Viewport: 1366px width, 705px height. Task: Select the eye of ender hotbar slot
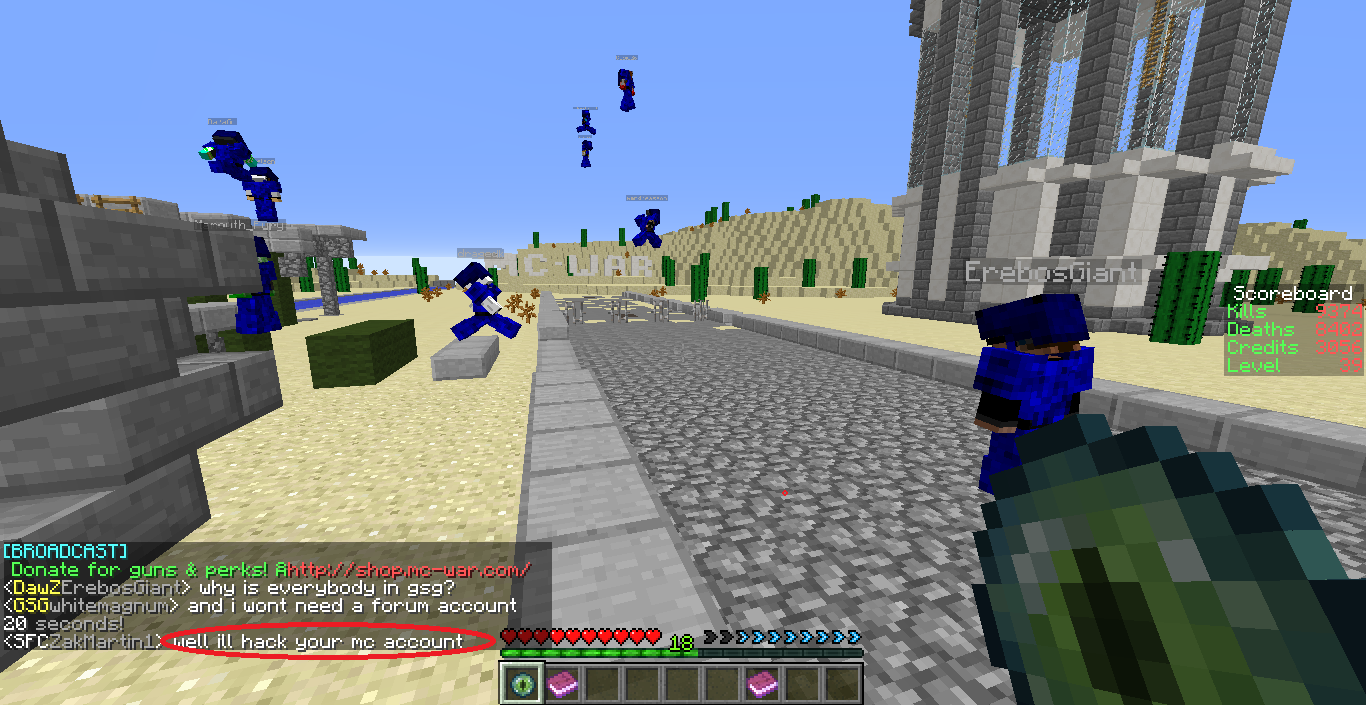(521, 683)
